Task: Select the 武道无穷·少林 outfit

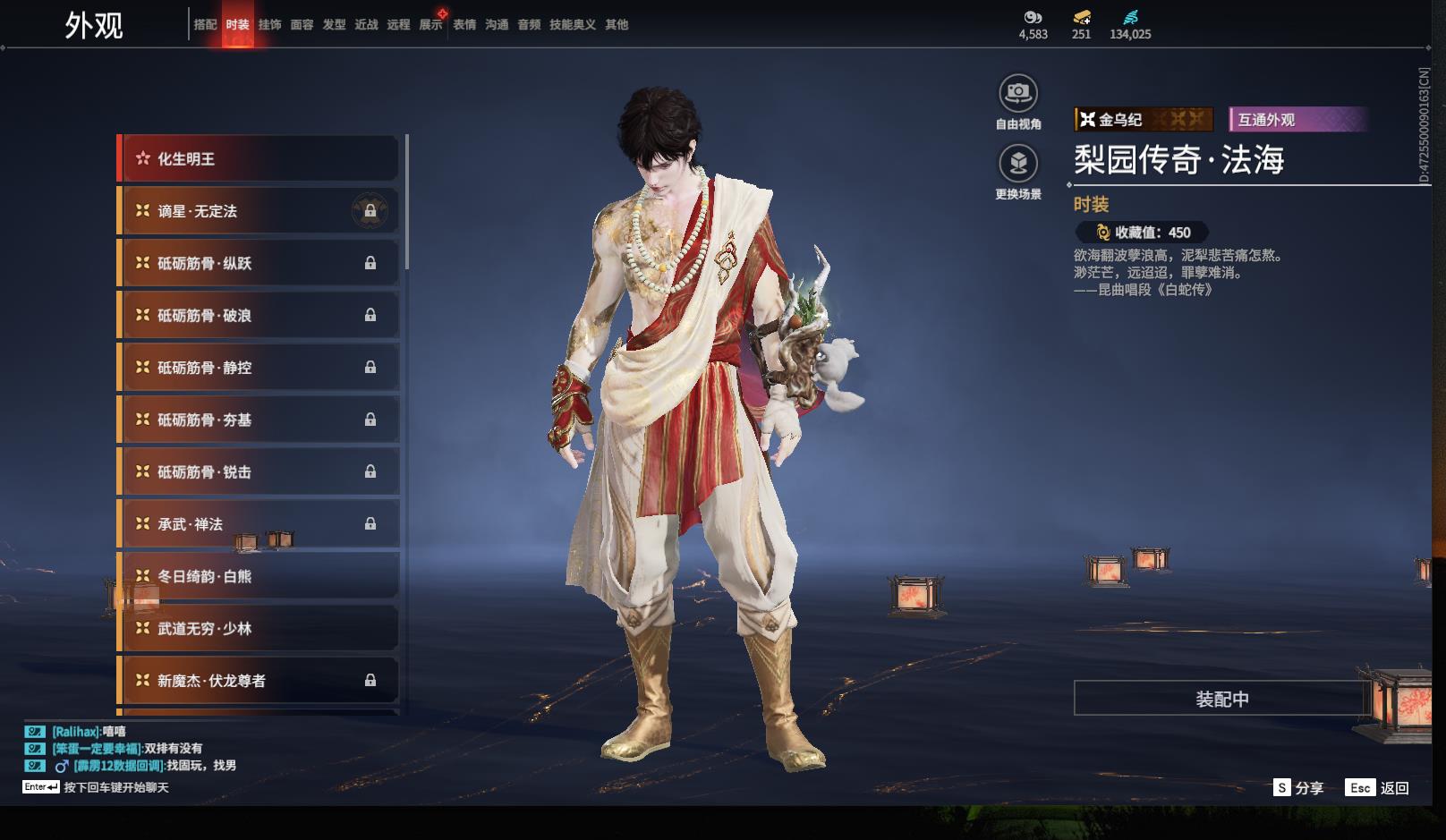Action: click(258, 629)
